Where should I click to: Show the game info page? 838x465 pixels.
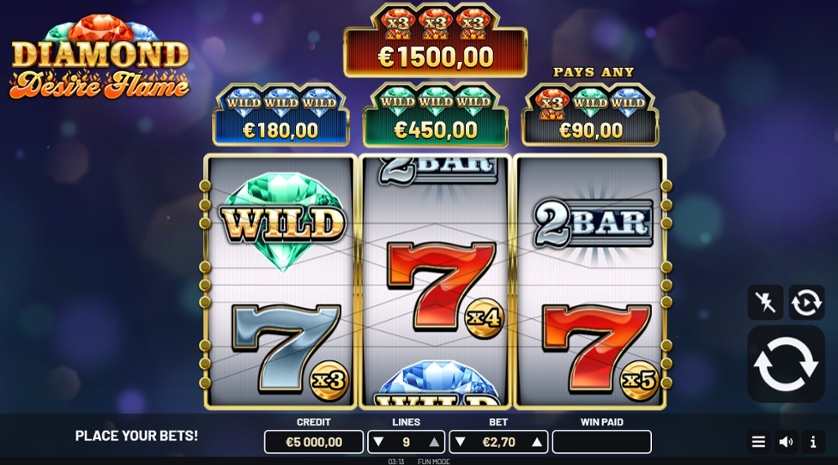(x=813, y=442)
